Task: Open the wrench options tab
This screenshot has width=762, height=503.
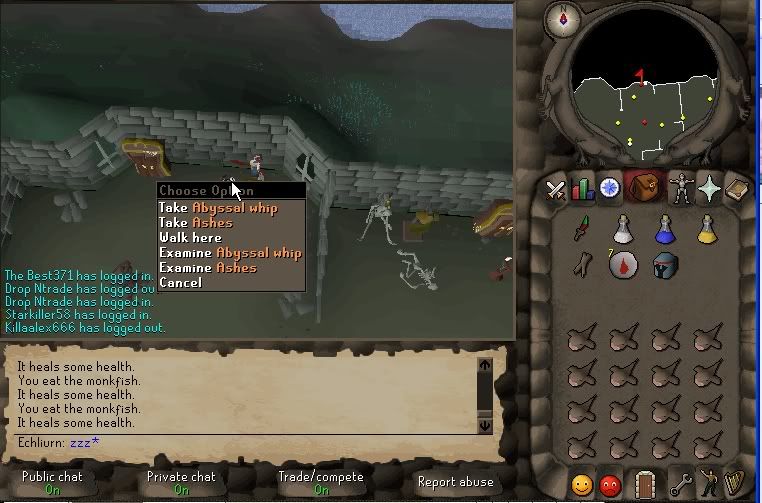Action: [x=682, y=485]
